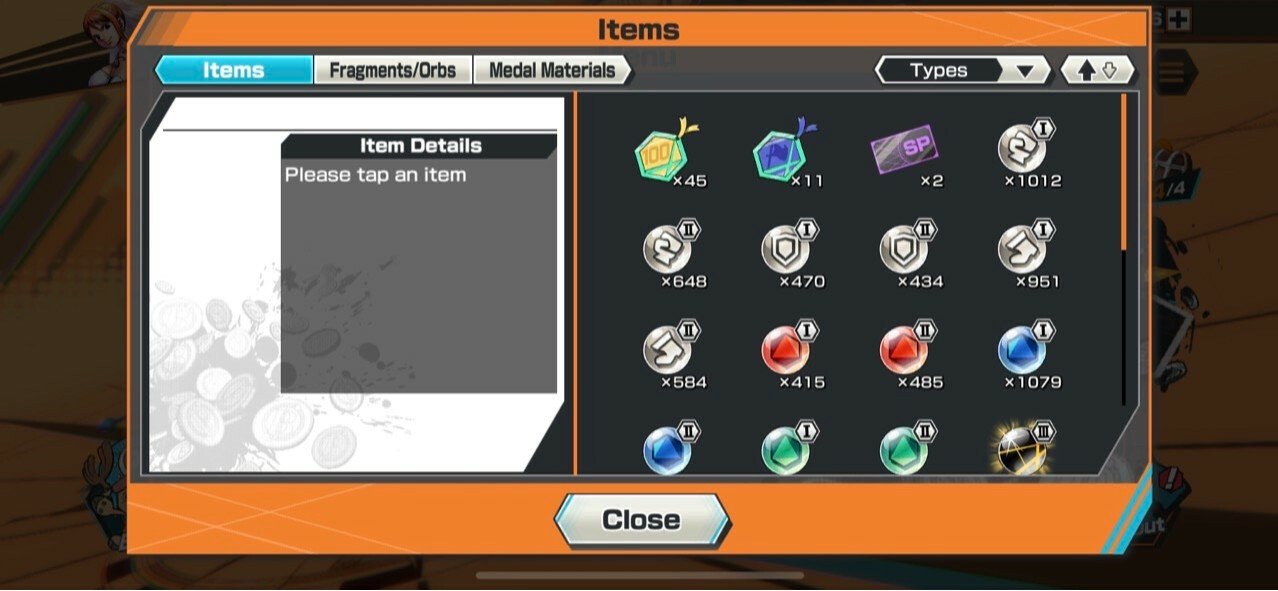Select the black and gold tier III orb
This screenshot has width=1278, height=591.
point(1023,450)
